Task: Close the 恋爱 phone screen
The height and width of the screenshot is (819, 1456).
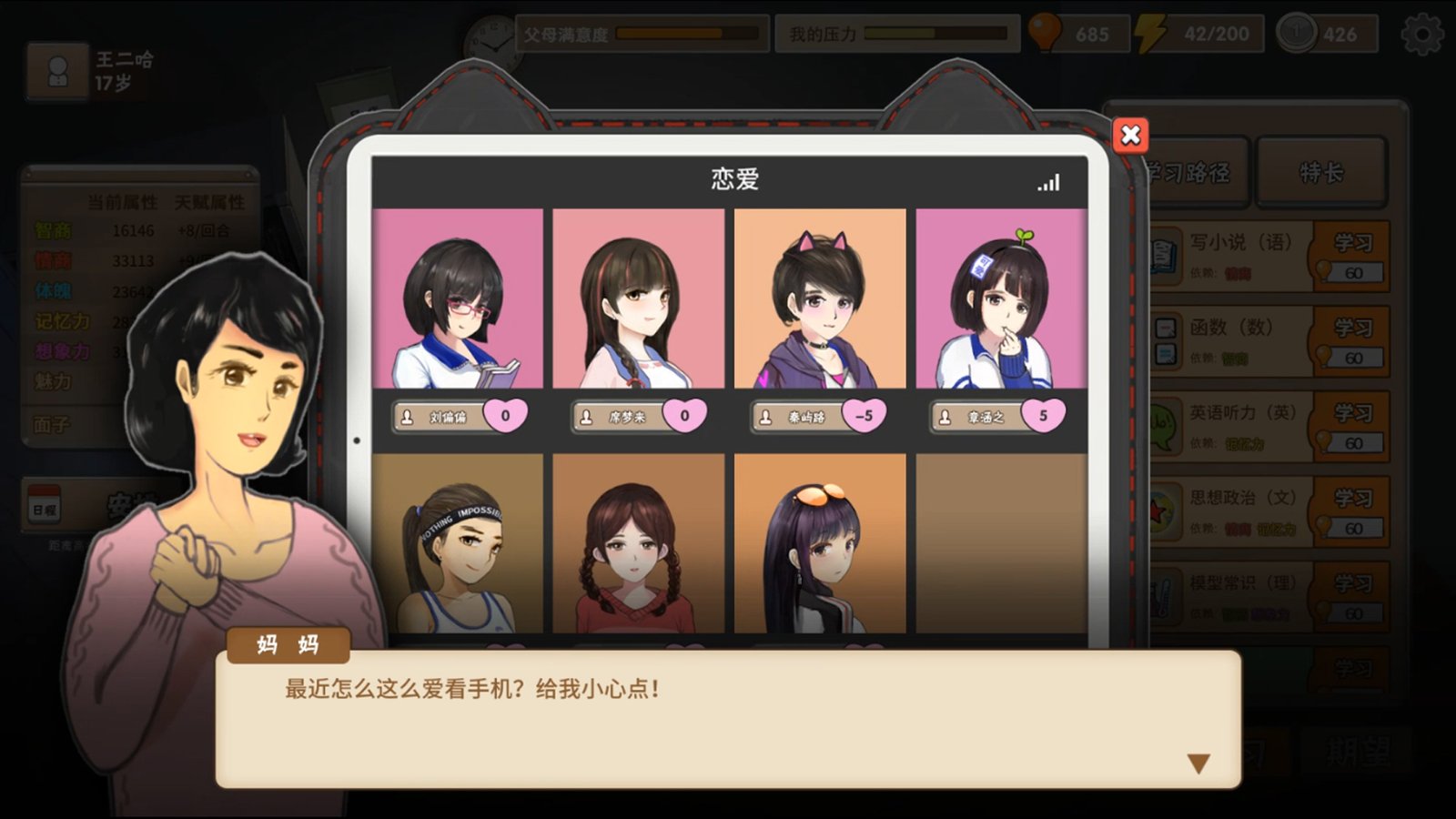Action: pyautogui.click(x=1128, y=135)
